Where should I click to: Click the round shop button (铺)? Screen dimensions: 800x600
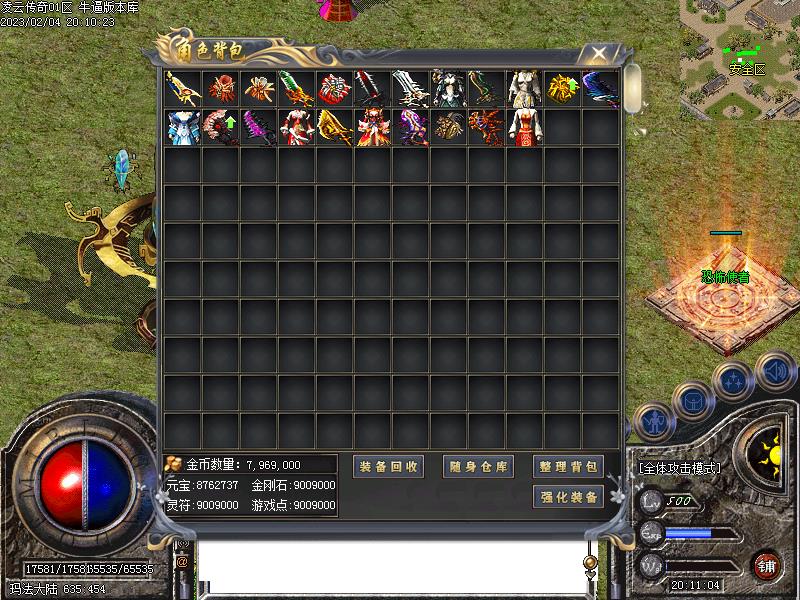[x=768, y=565]
